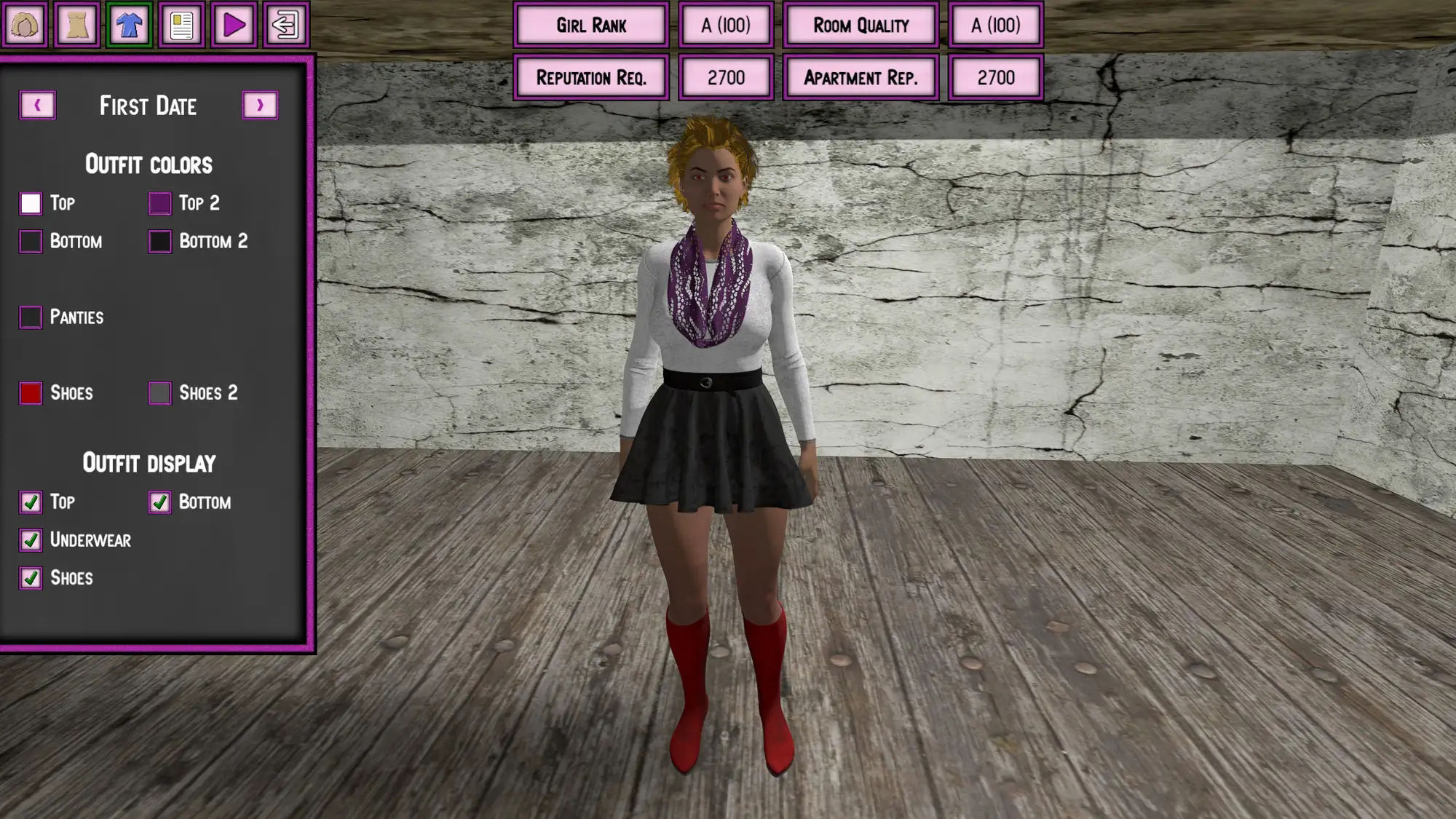Uncheck the Bottom display checkbox
Screen dimensions: 1456x819
pos(159,502)
